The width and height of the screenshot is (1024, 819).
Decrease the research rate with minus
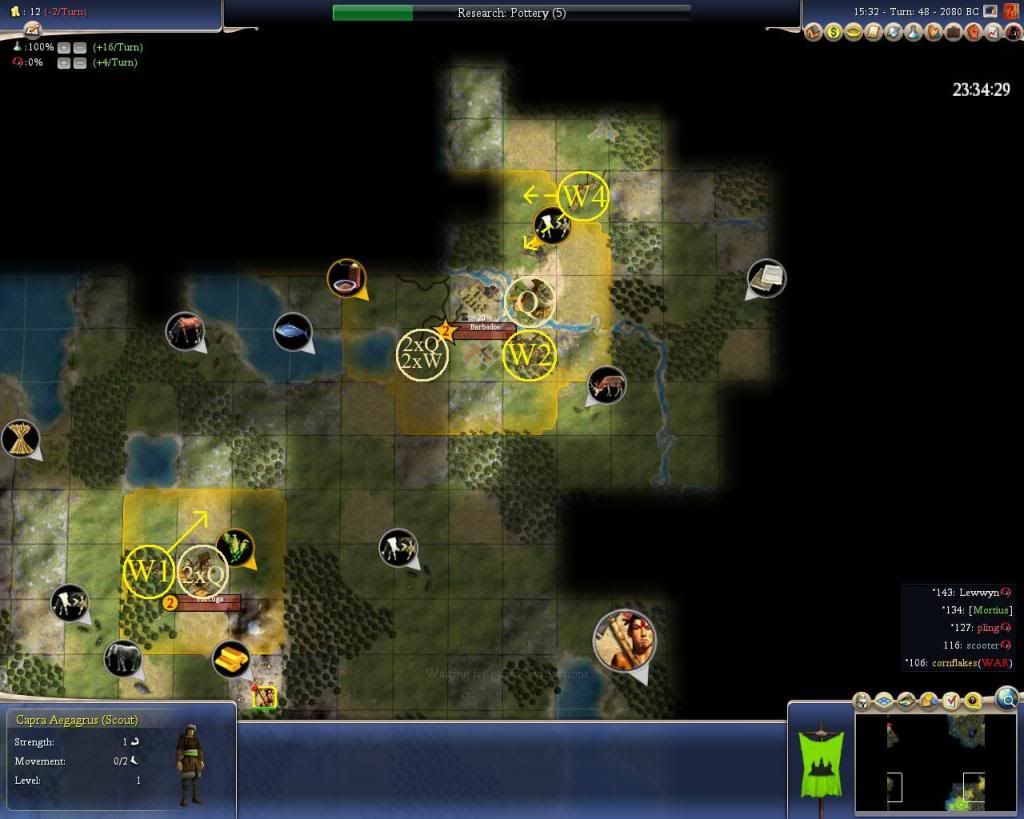click(79, 48)
